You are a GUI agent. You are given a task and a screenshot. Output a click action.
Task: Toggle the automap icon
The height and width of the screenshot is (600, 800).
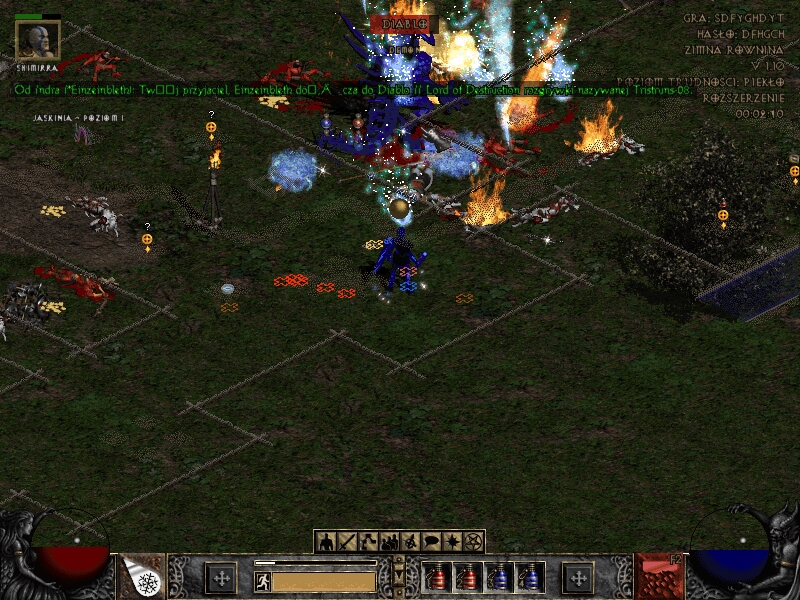(x=410, y=542)
